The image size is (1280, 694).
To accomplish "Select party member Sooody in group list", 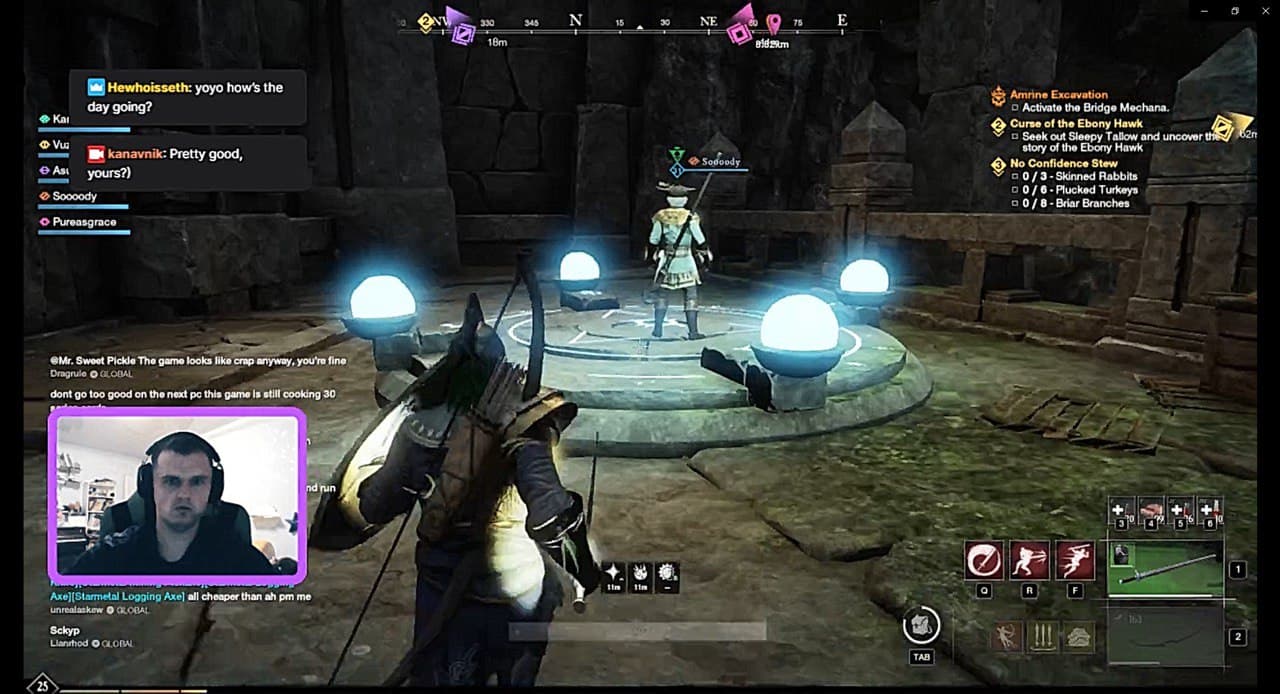I will (74, 197).
